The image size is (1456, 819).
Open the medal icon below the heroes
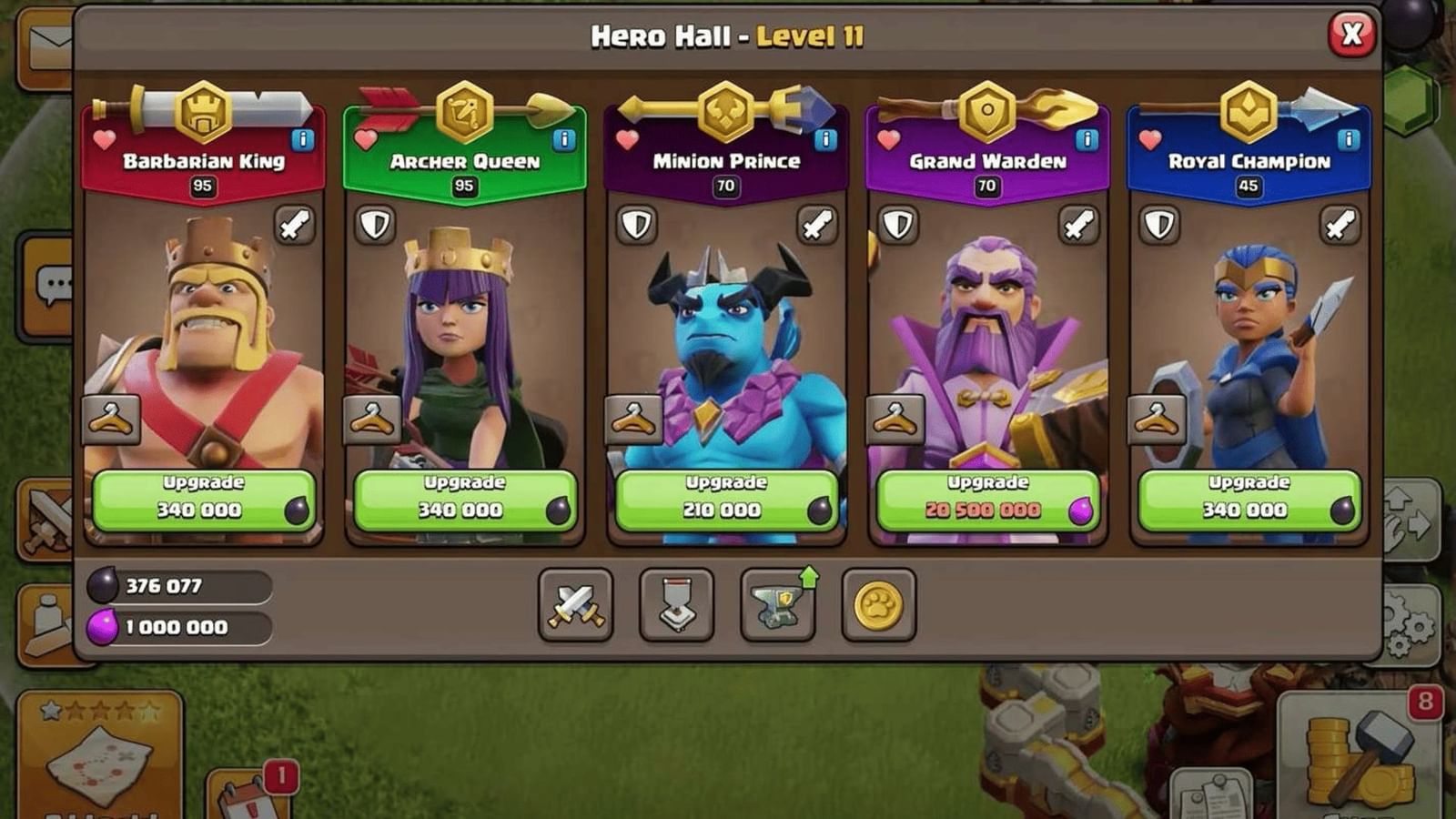click(x=673, y=605)
